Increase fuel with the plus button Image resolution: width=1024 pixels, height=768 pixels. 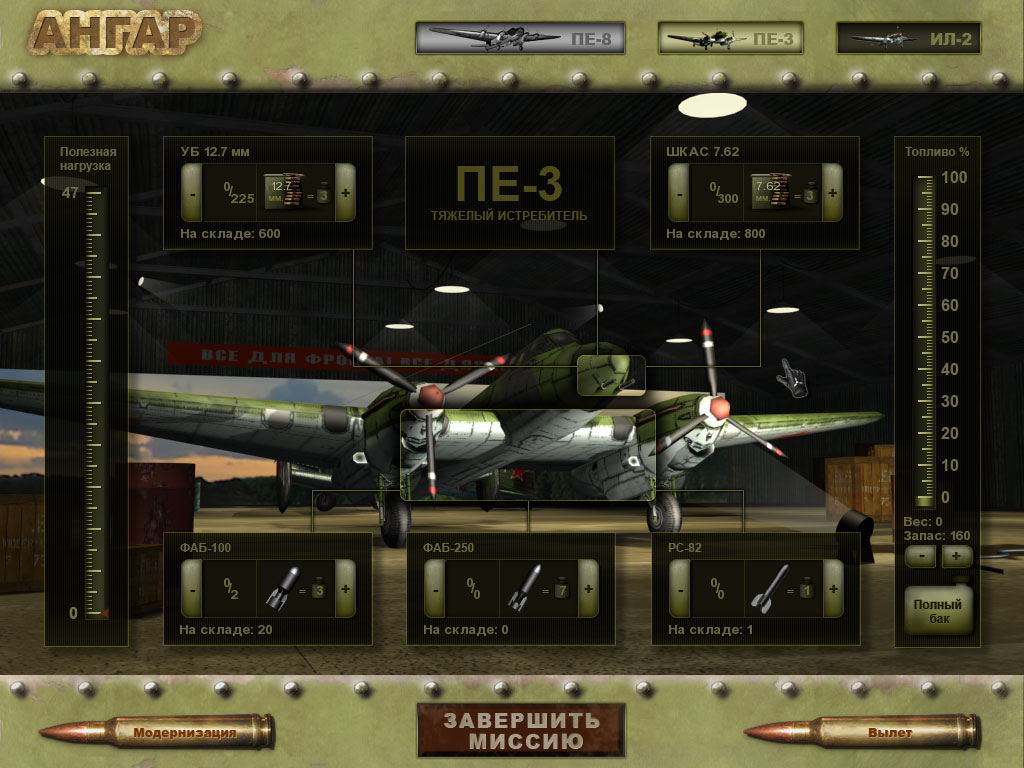pyautogui.click(x=955, y=556)
